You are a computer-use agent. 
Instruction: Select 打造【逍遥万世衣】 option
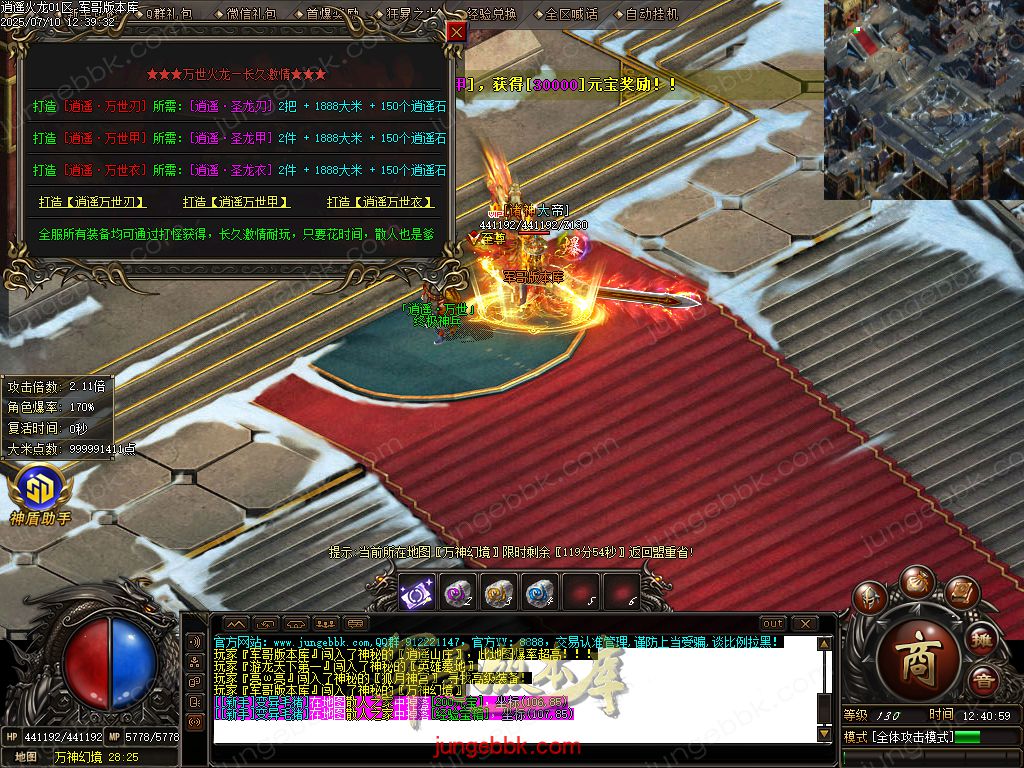tap(380, 202)
